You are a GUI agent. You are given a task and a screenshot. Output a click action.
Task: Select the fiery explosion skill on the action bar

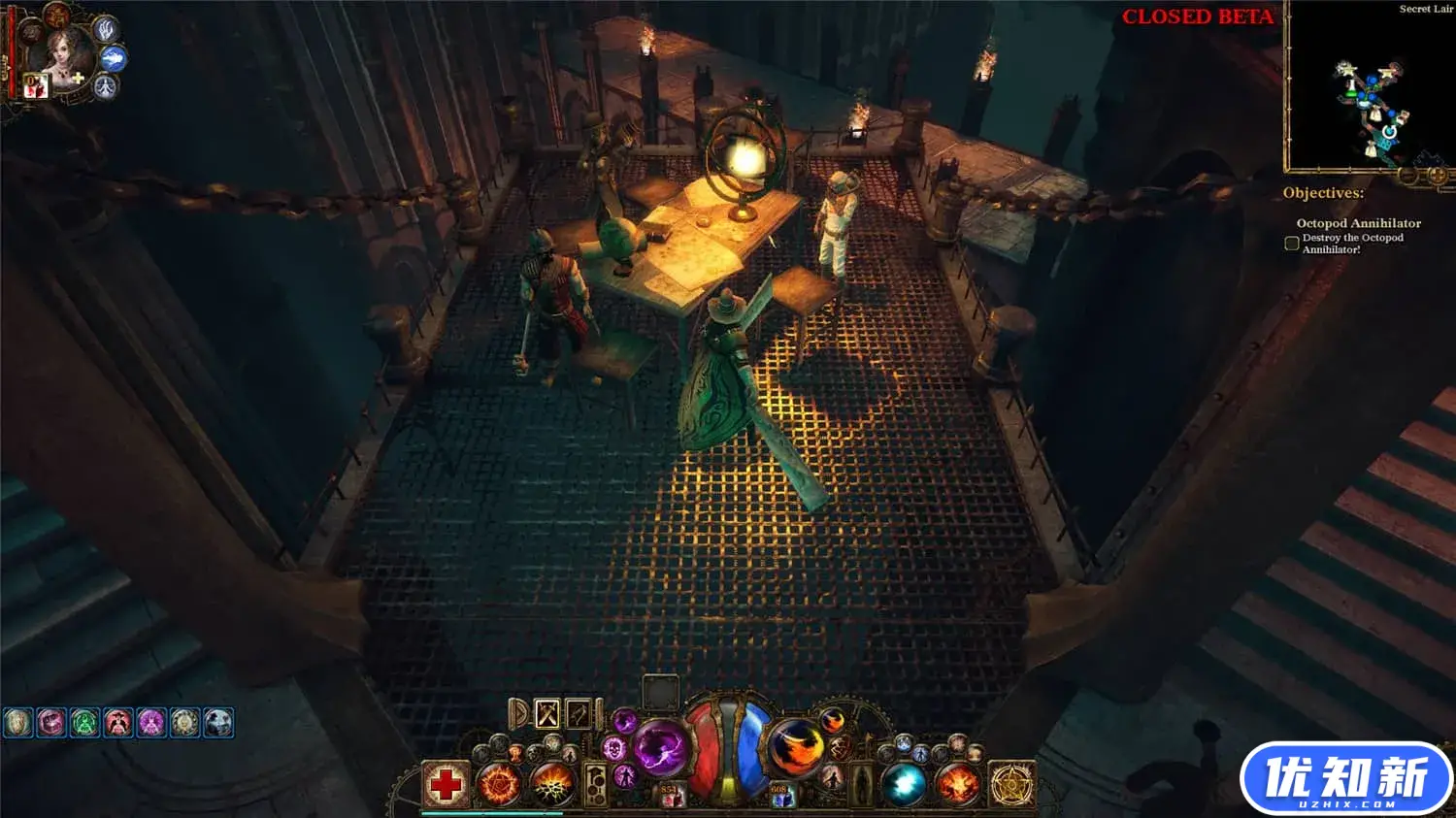click(x=956, y=781)
